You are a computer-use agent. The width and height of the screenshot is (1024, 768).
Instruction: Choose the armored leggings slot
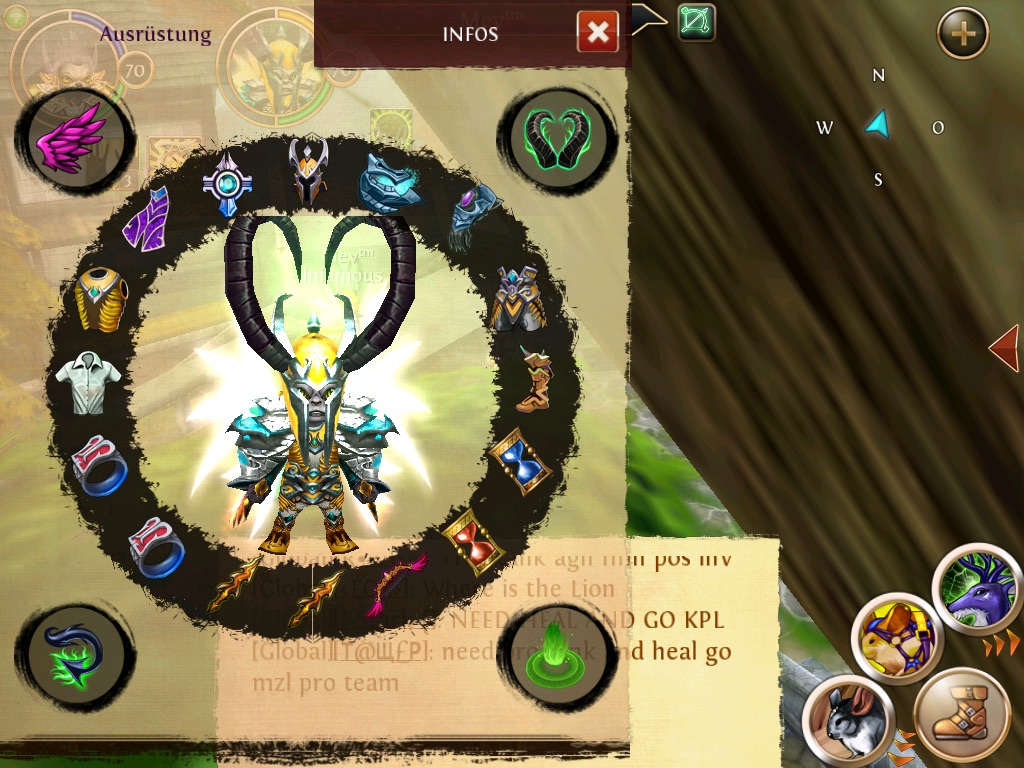tap(517, 297)
